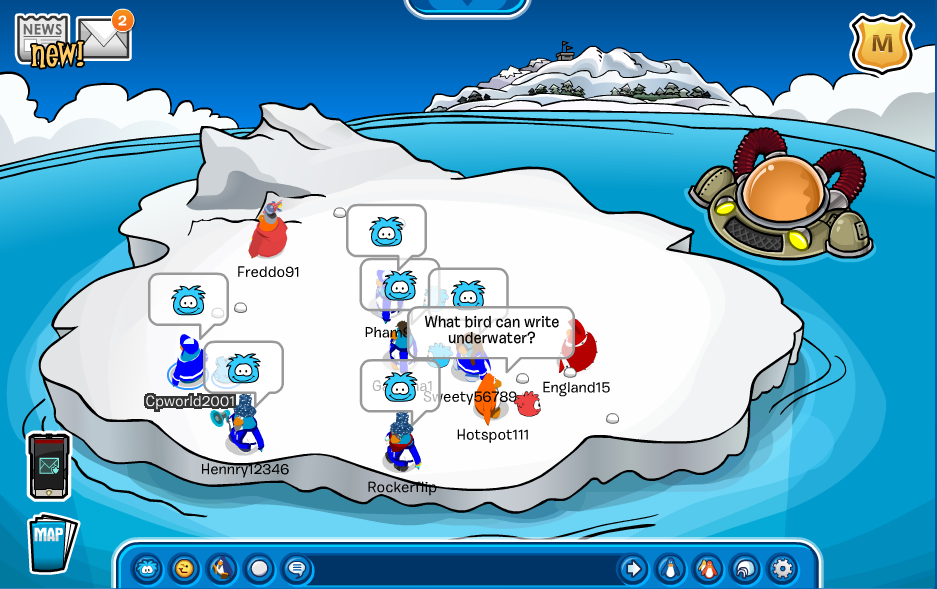Open the blue puffle icon menu

pos(148,569)
